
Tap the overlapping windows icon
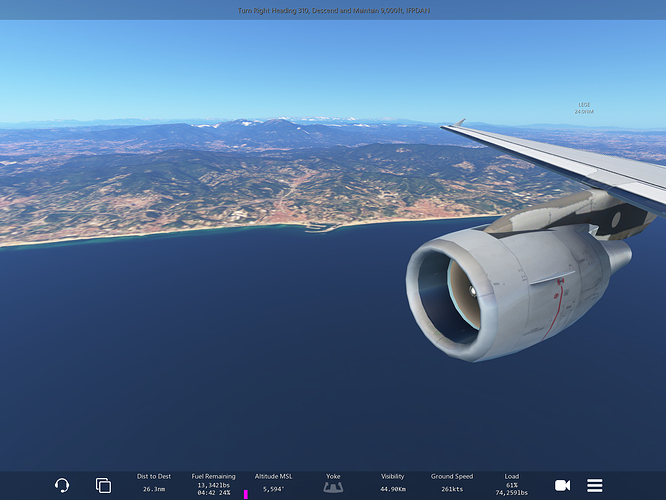103,485
